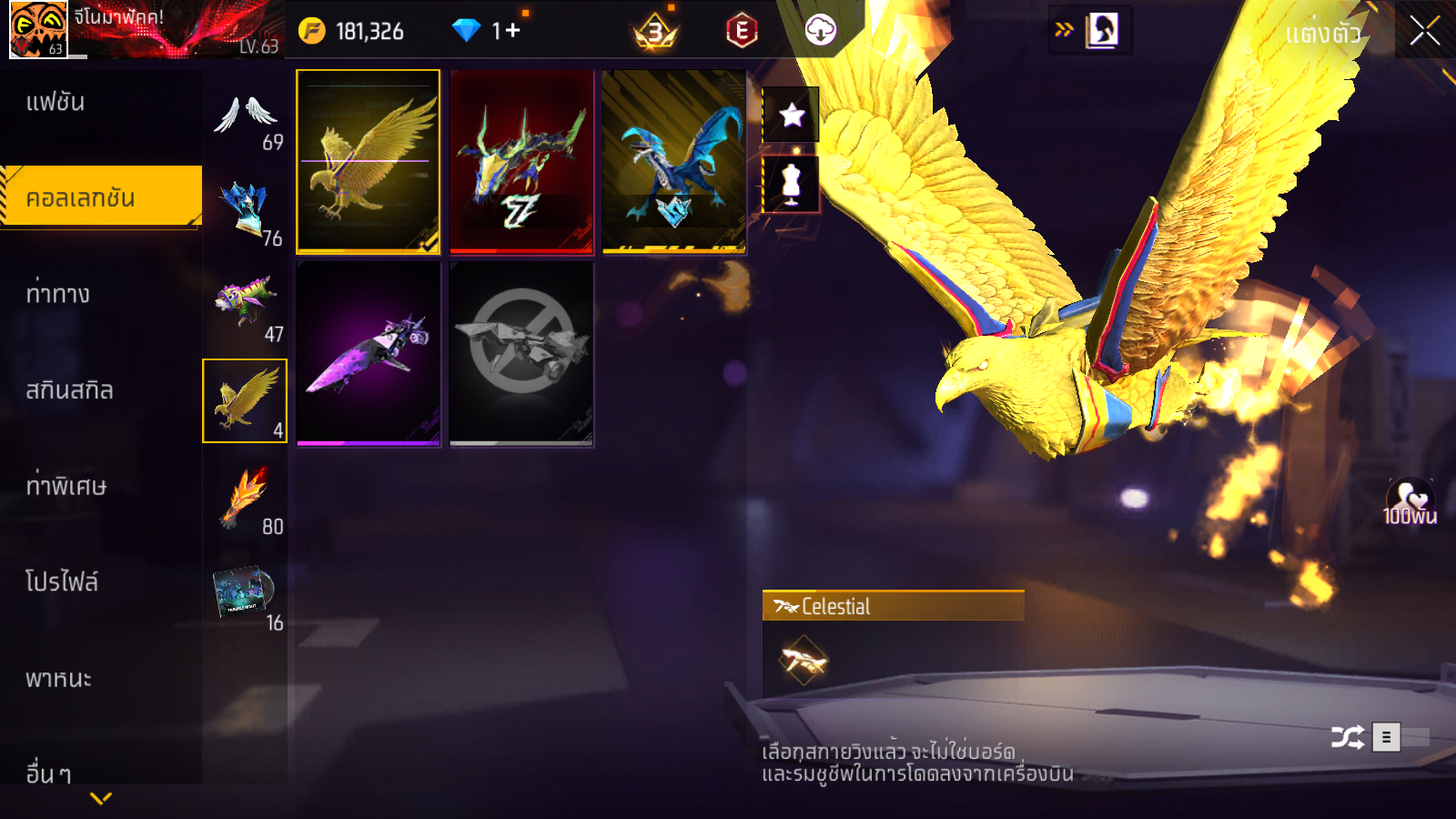The width and height of the screenshot is (1456, 819).
Task: Choose the ท่าพิเศษ category
Action: 66,486
